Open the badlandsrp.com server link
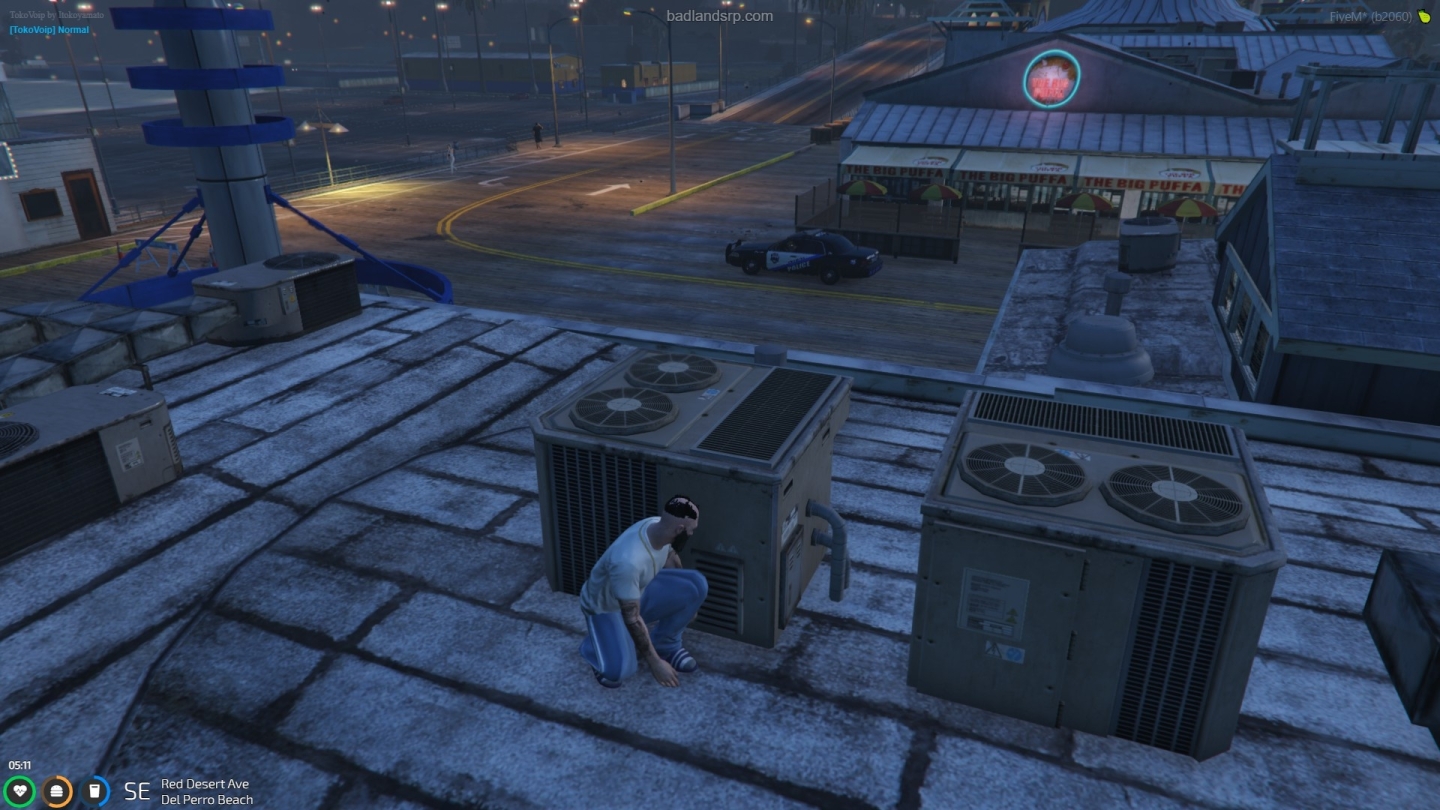Image resolution: width=1440 pixels, height=810 pixels. pos(719,15)
